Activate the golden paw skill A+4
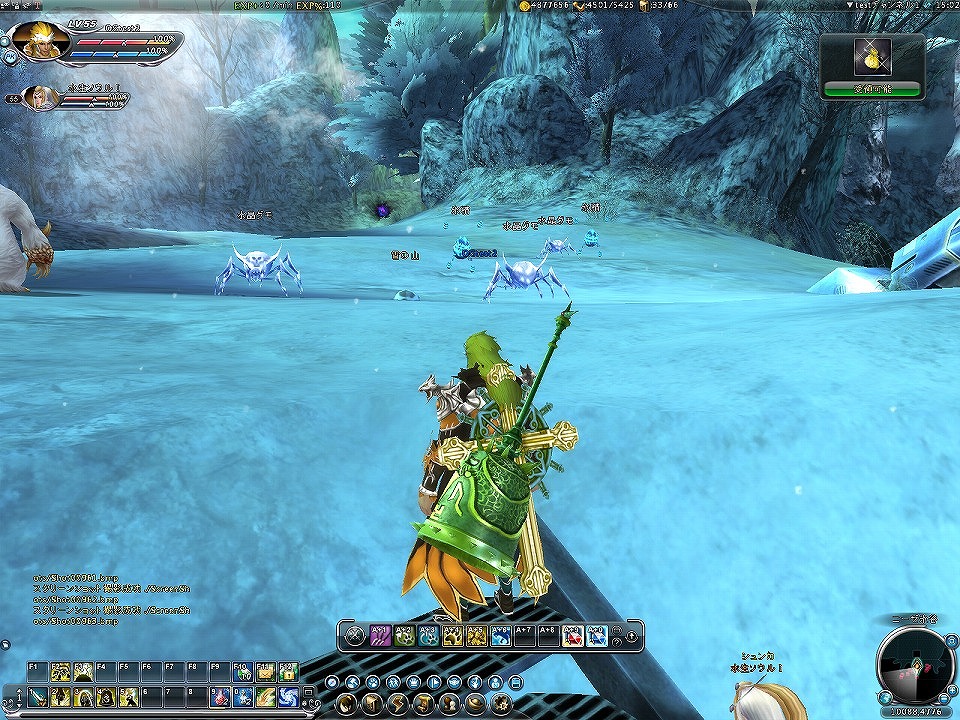Screen dimensions: 960x720 [453, 636]
